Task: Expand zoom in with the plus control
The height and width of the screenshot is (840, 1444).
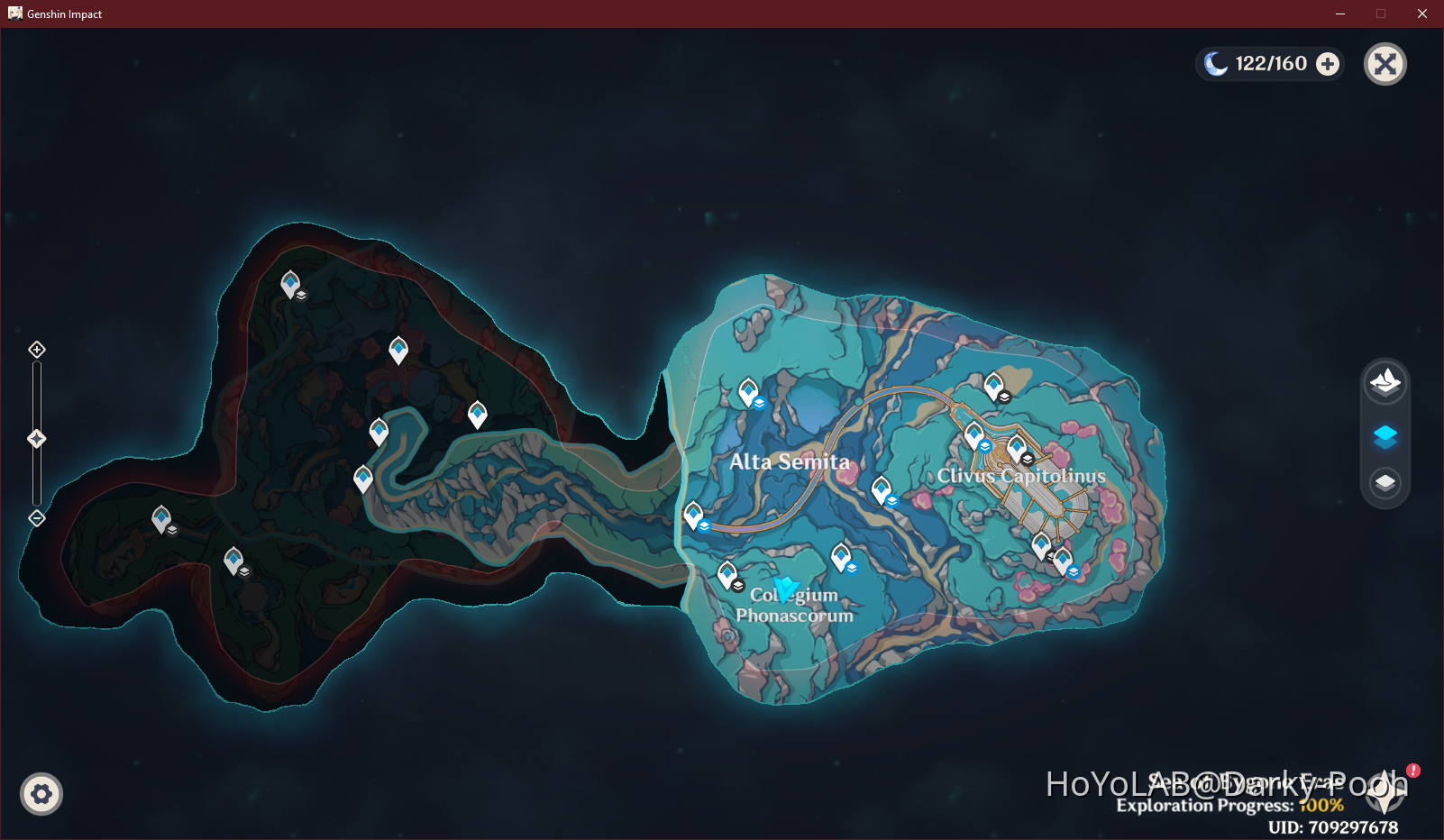Action: pos(36,349)
